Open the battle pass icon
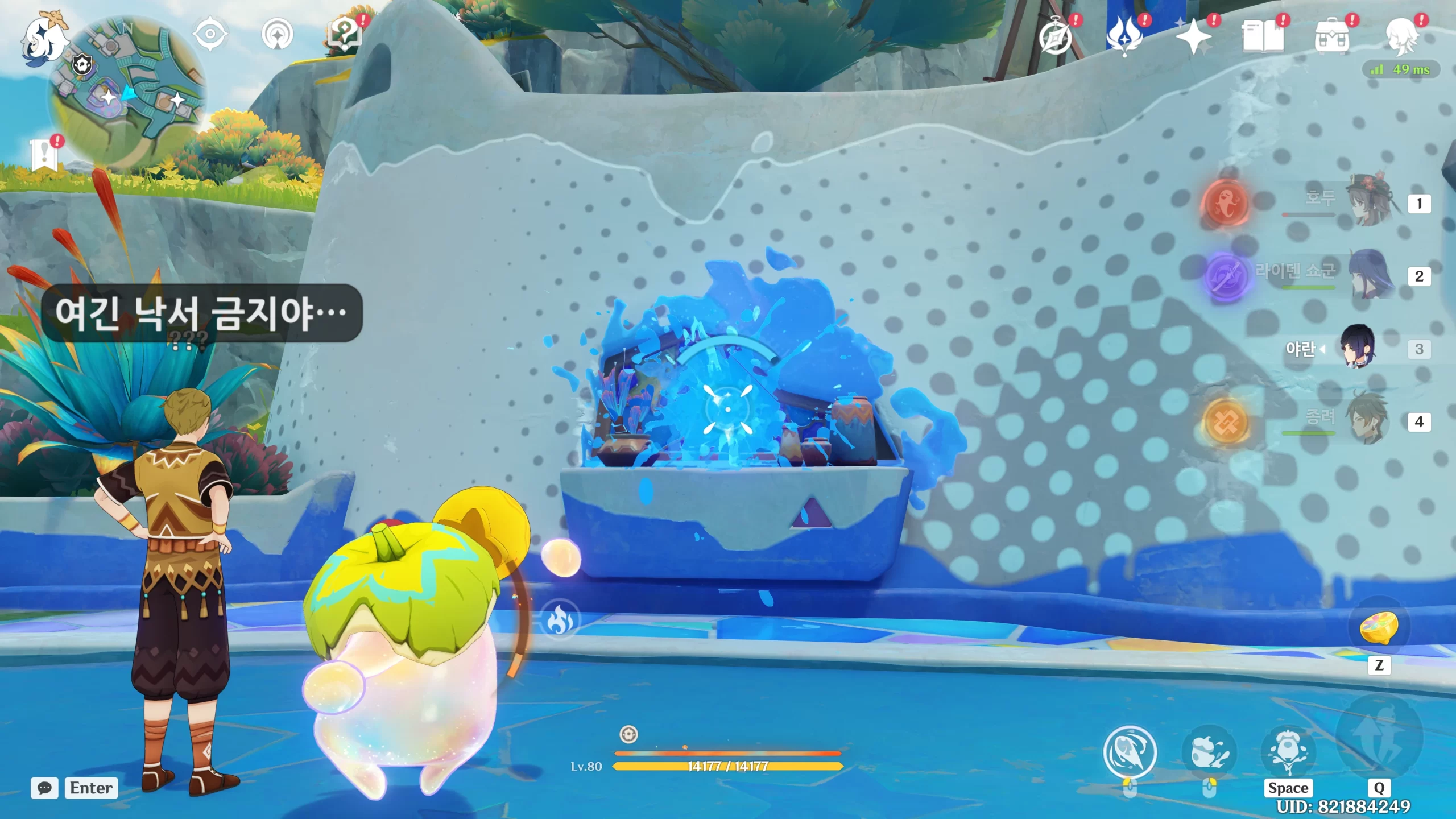 tap(1124, 36)
